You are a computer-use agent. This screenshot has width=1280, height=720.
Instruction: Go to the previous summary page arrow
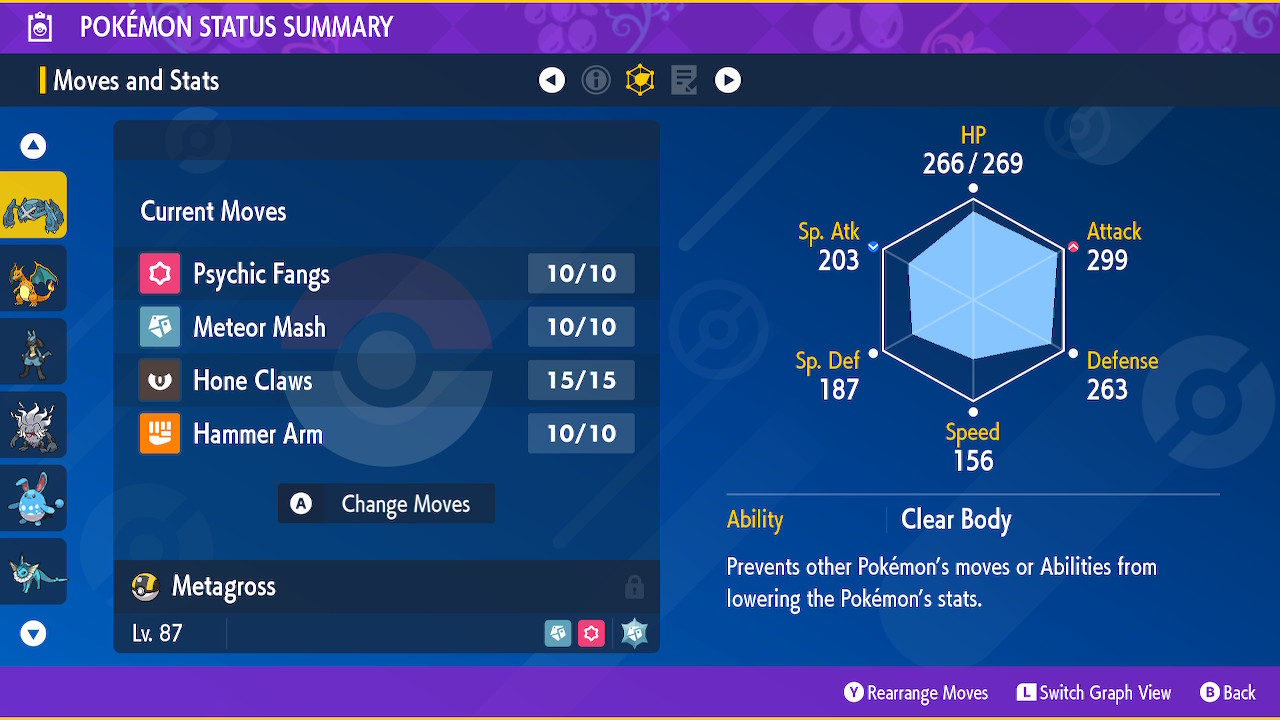(x=552, y=81)
